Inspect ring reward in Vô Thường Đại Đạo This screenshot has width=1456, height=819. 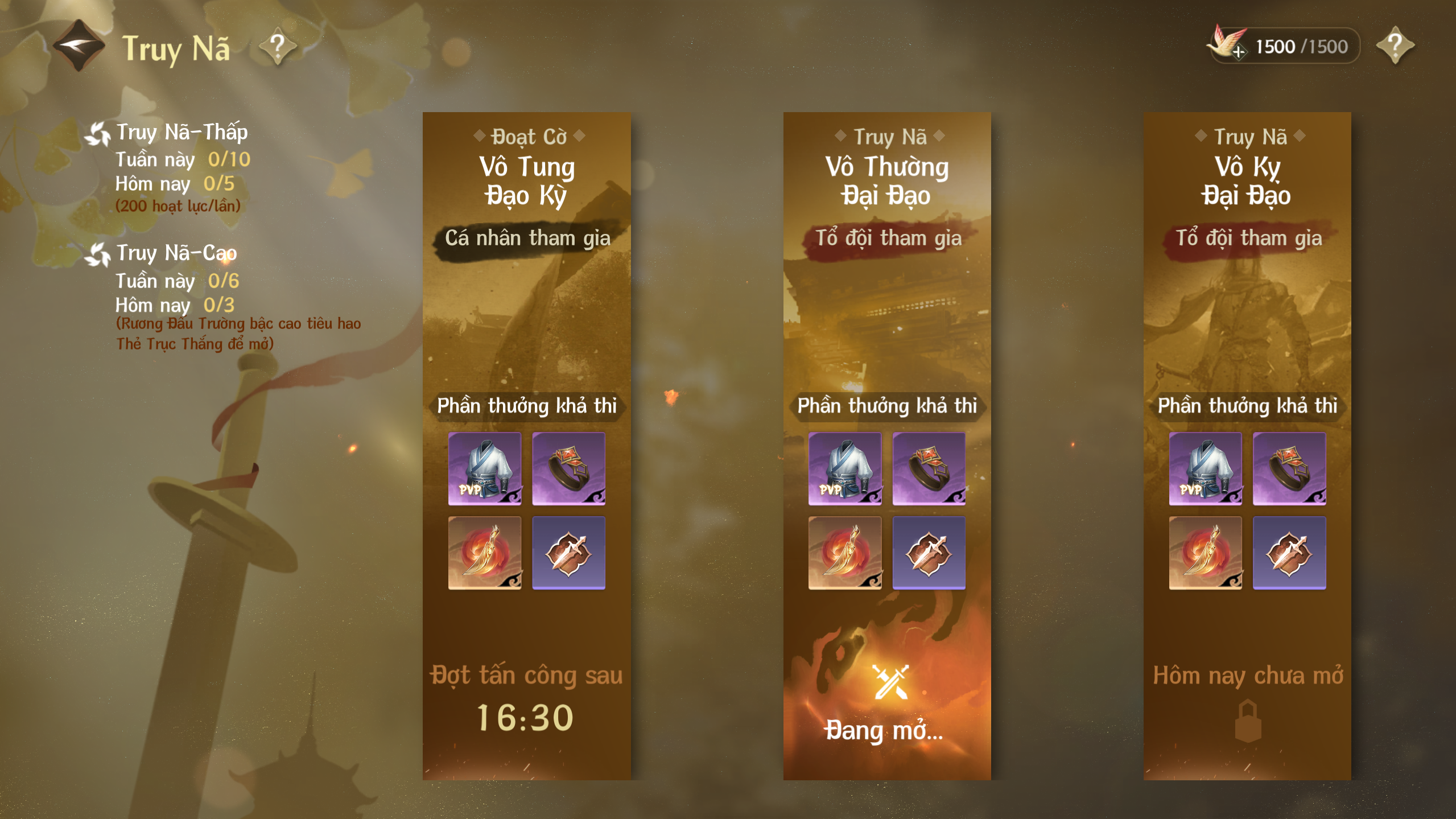click(929, 468)
